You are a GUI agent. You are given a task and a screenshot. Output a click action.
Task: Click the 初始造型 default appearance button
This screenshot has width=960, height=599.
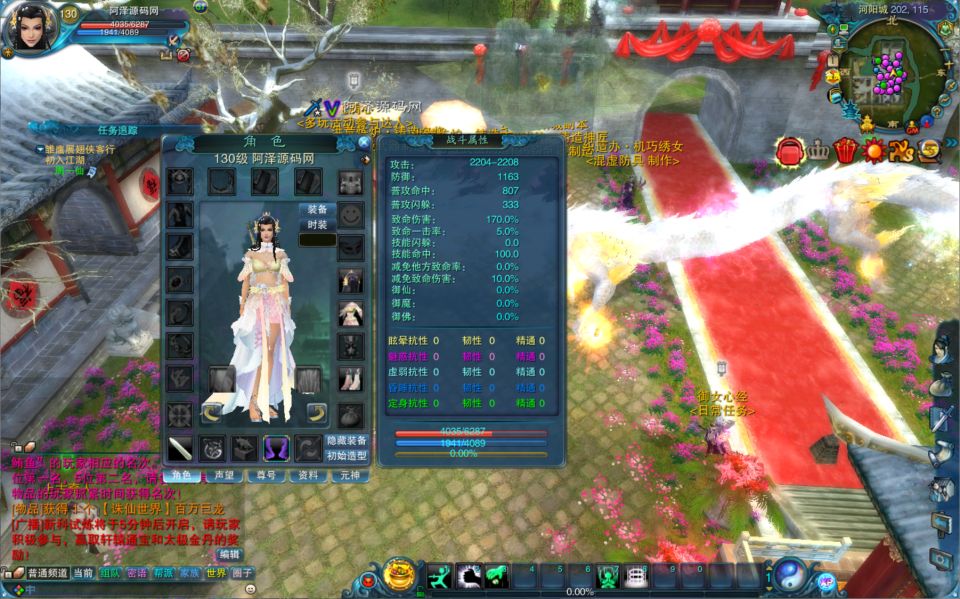coord(347,456)
